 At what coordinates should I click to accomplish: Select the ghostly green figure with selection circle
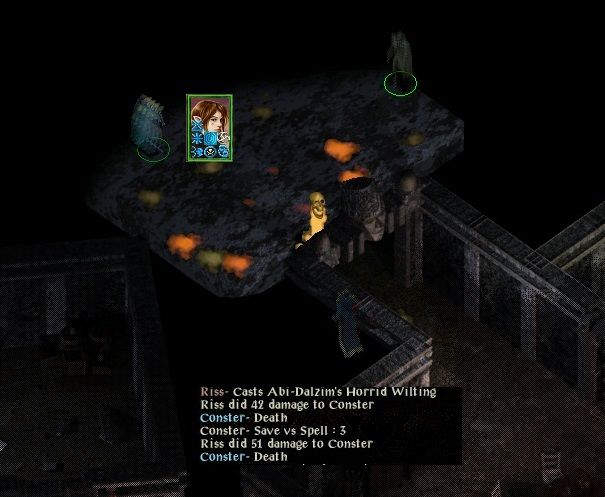(400, 62)
